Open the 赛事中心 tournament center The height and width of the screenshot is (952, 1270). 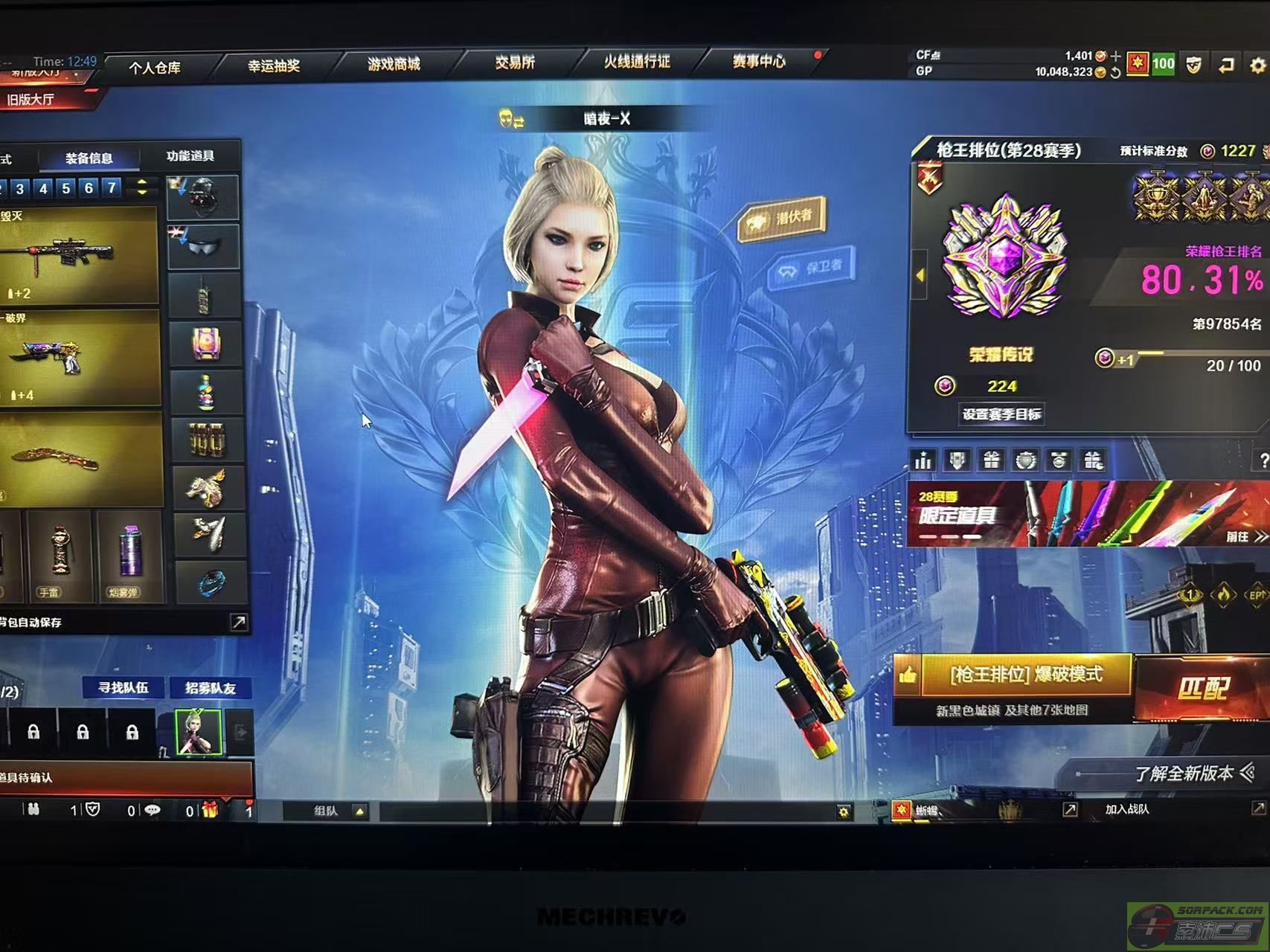pyautogui.click(x=758, y=61)
